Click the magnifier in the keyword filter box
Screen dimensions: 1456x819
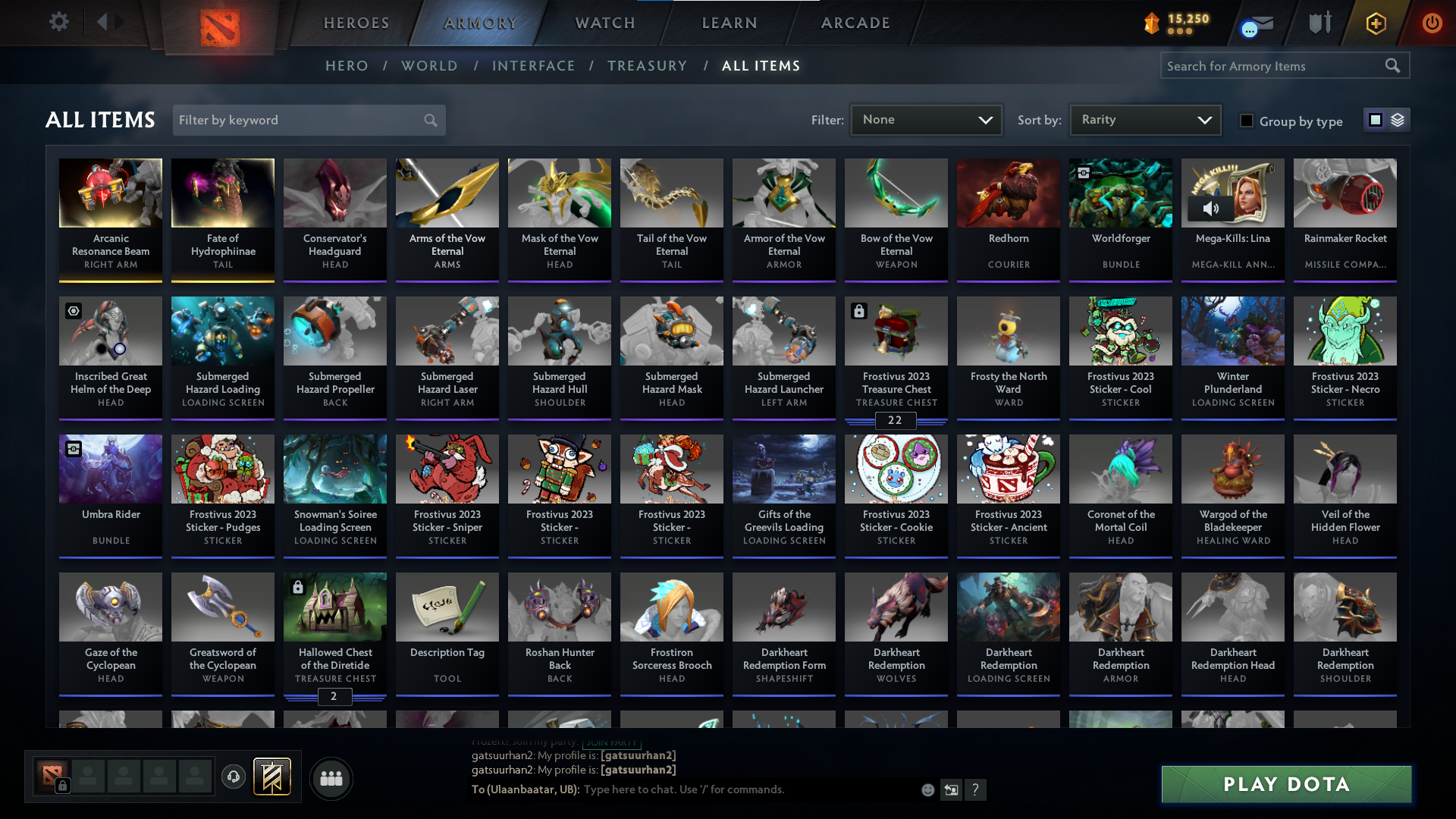pyautogui.click(x=429, y=120)
